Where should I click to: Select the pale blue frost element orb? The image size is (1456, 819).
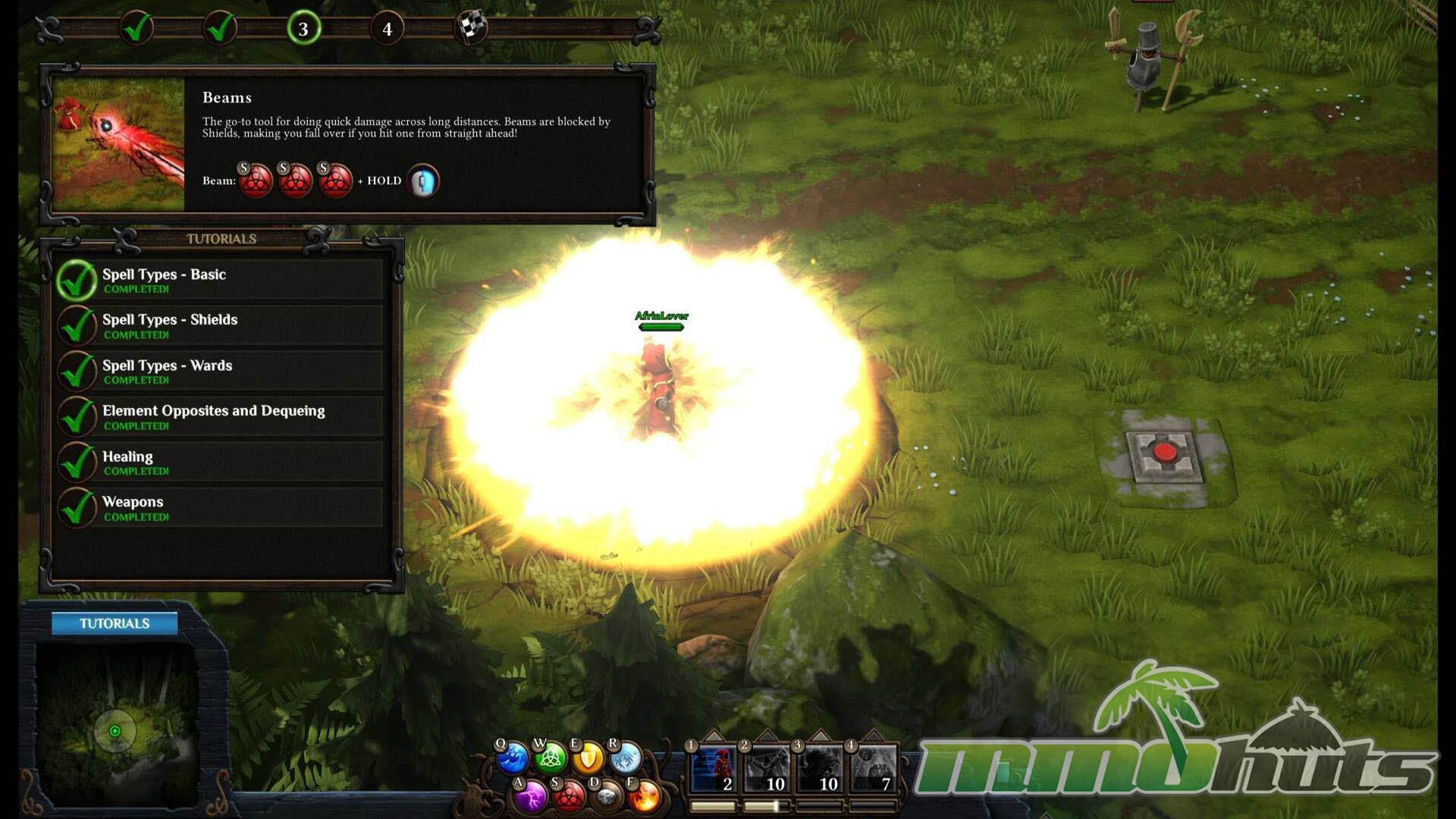626,757
